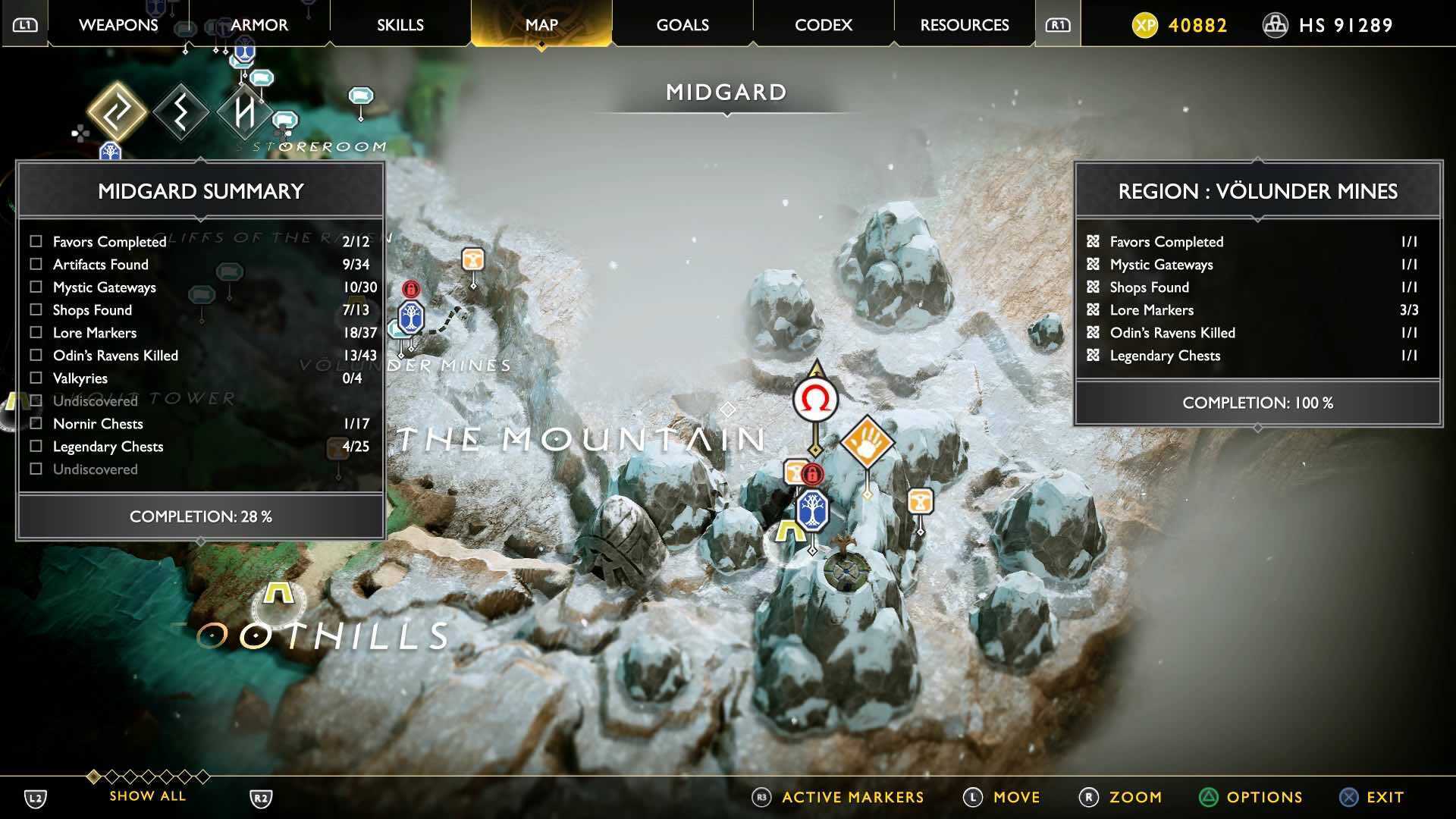The width and height of the screenshot is (1456, 819).
Task: Click the Völunder Mines completion progress bar
Action: coord(1257,403)
